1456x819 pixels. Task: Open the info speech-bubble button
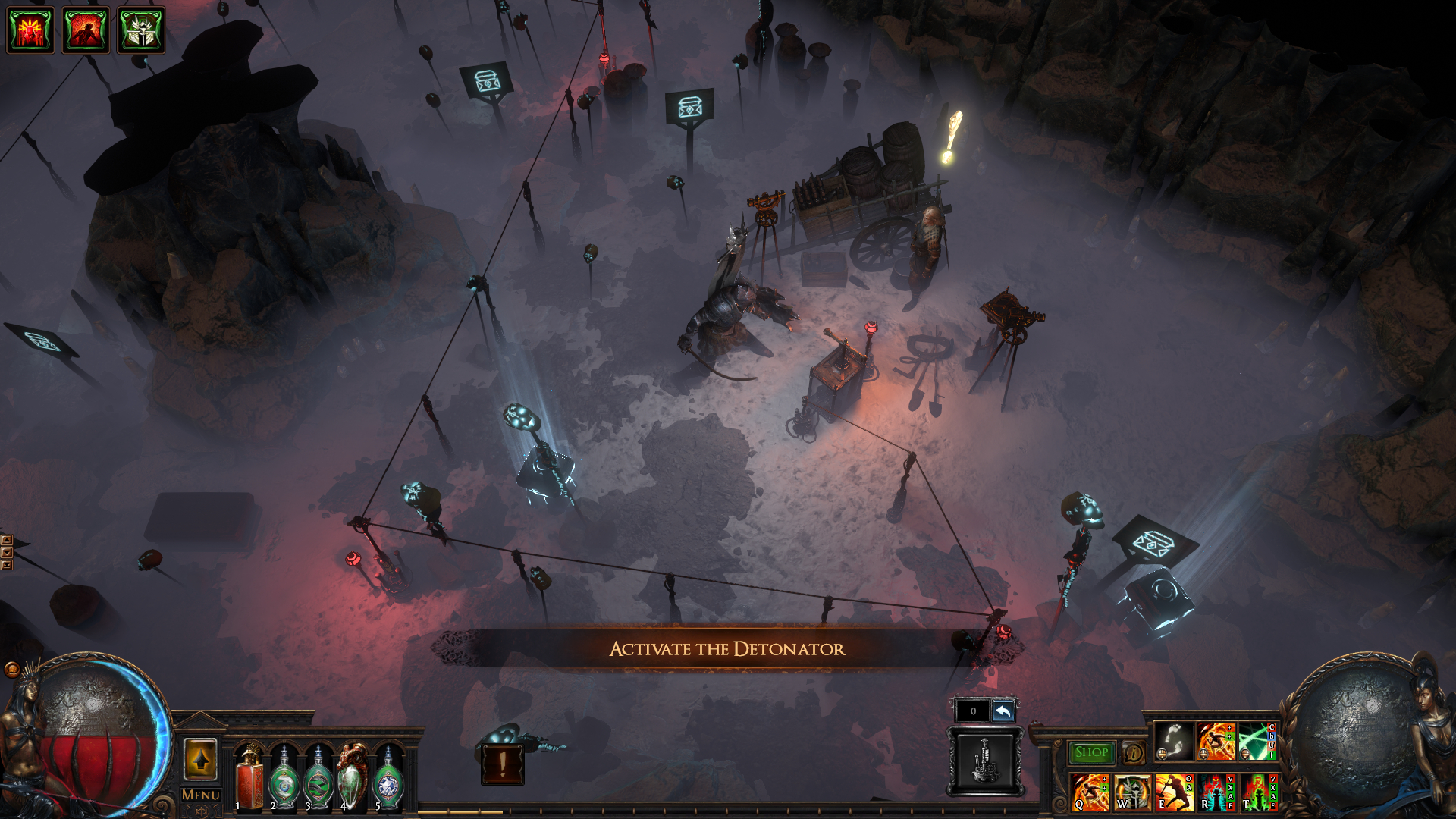pos(1133,752)
